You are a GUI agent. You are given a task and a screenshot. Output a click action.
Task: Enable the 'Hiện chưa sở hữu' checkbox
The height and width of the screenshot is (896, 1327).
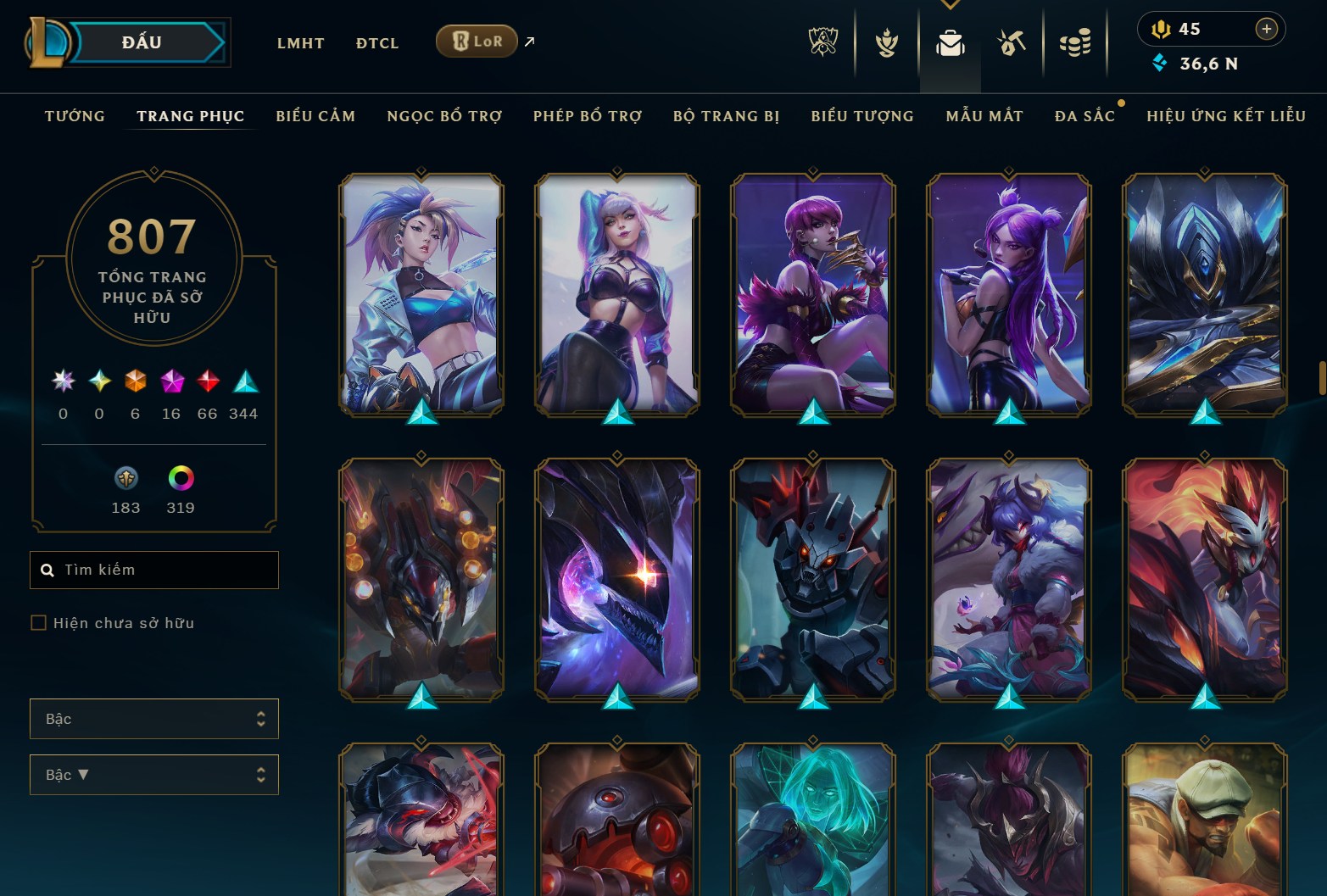[x=39, y=622]
